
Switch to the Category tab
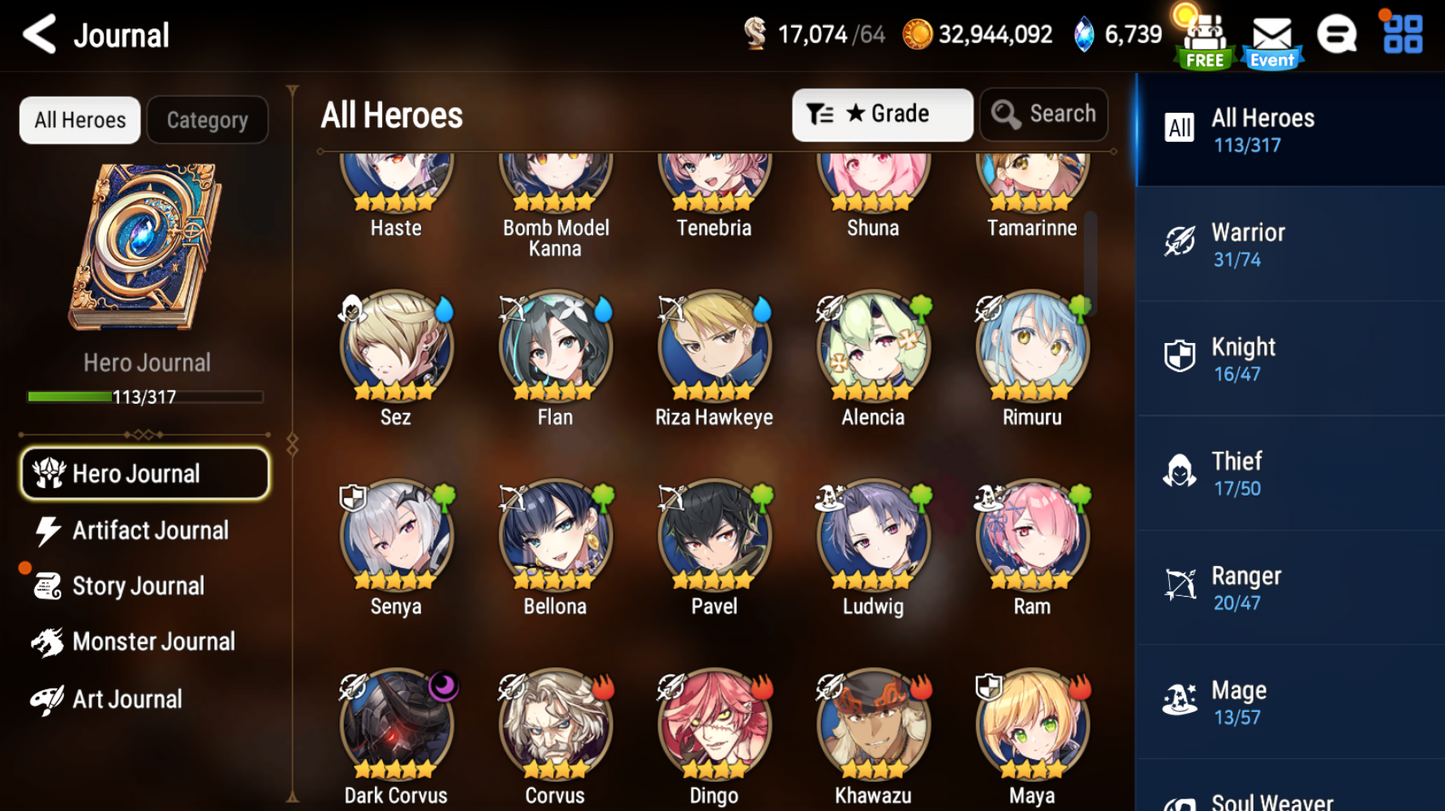pos(207,120)
